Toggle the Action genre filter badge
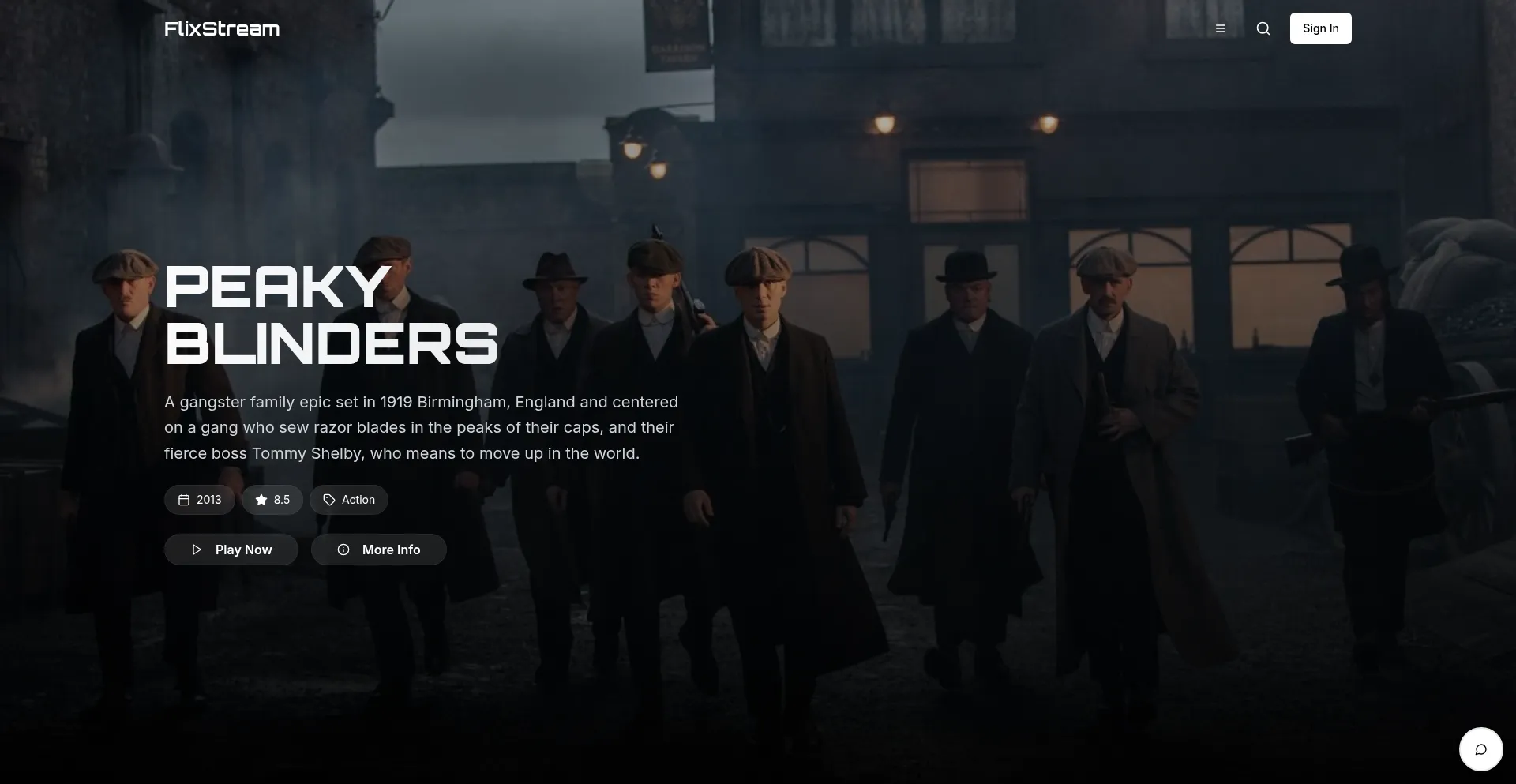 point(348,499)
